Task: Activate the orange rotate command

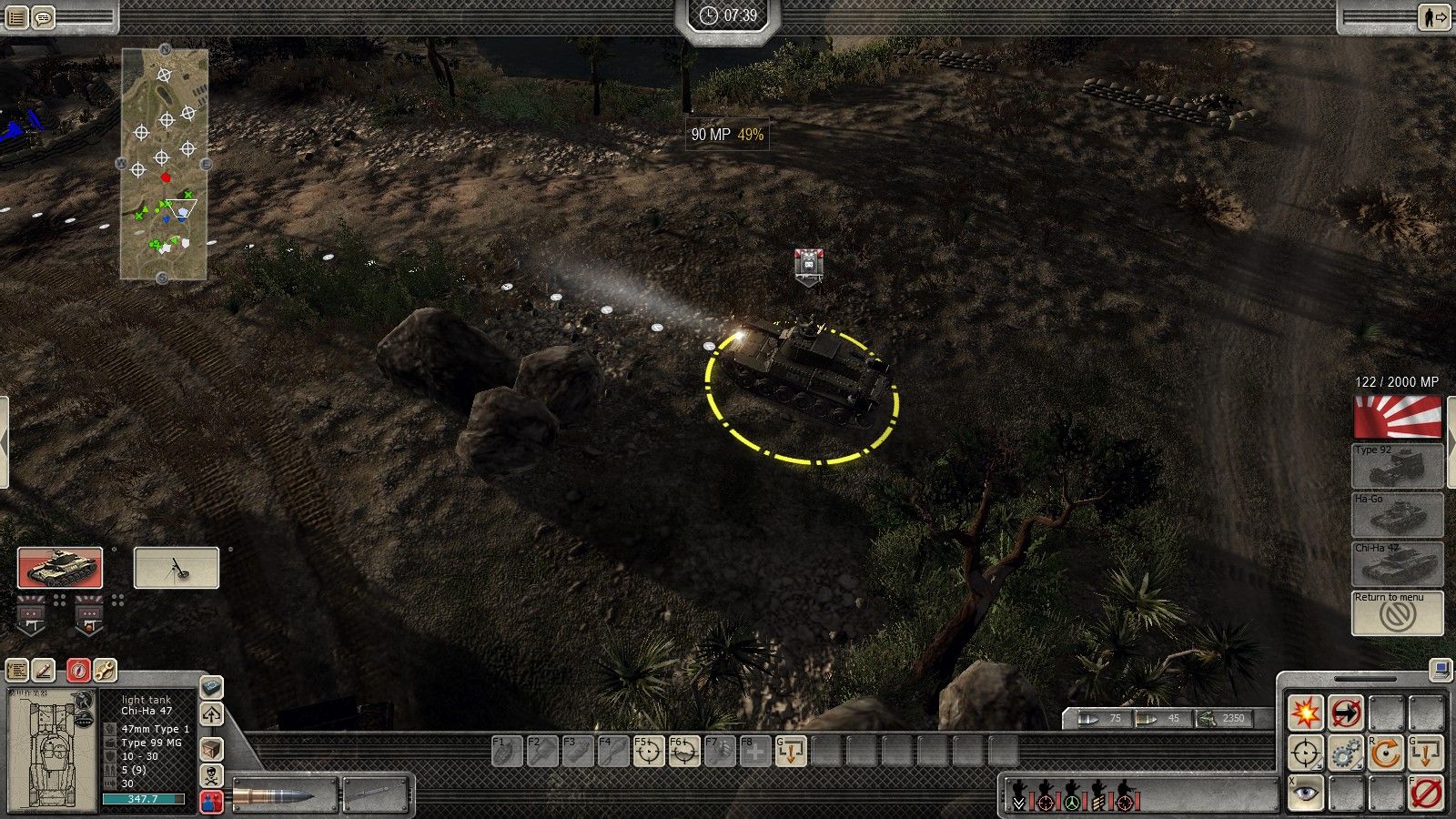Action: [x=1385, y=753]
